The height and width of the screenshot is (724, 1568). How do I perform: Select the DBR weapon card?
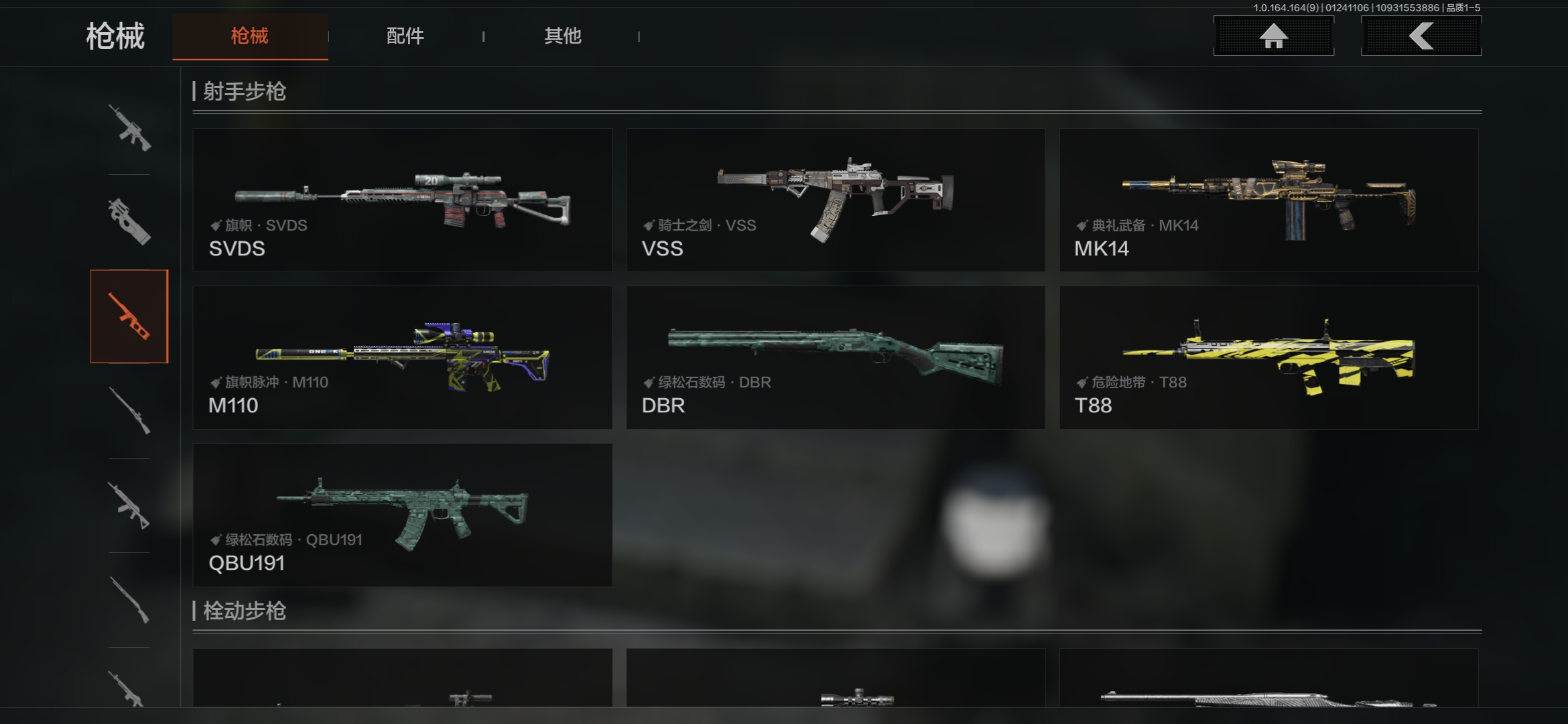836,357
